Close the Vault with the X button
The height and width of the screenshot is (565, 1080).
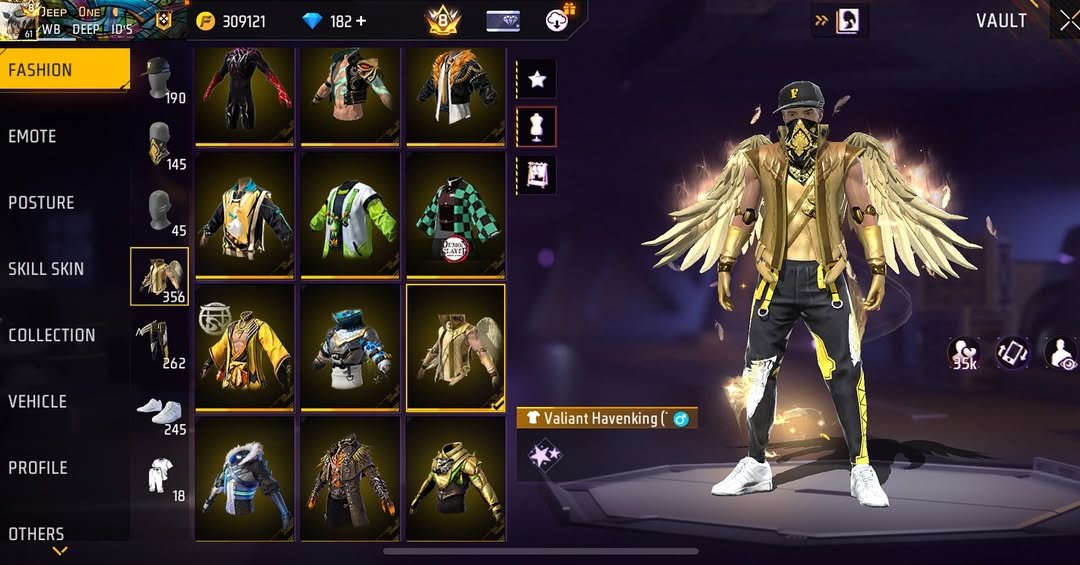(1068, 21)
